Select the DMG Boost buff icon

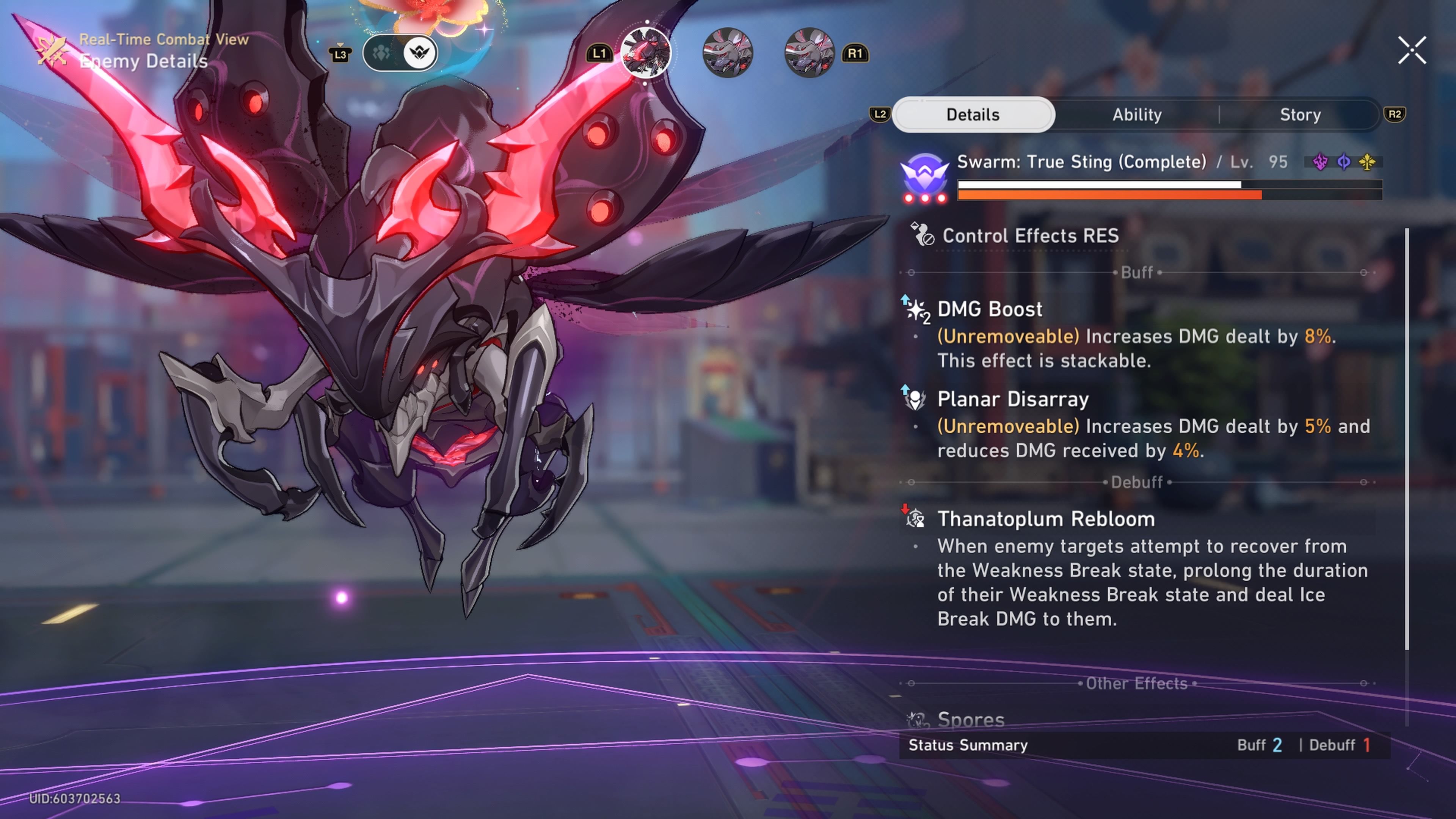pos(916,309)
